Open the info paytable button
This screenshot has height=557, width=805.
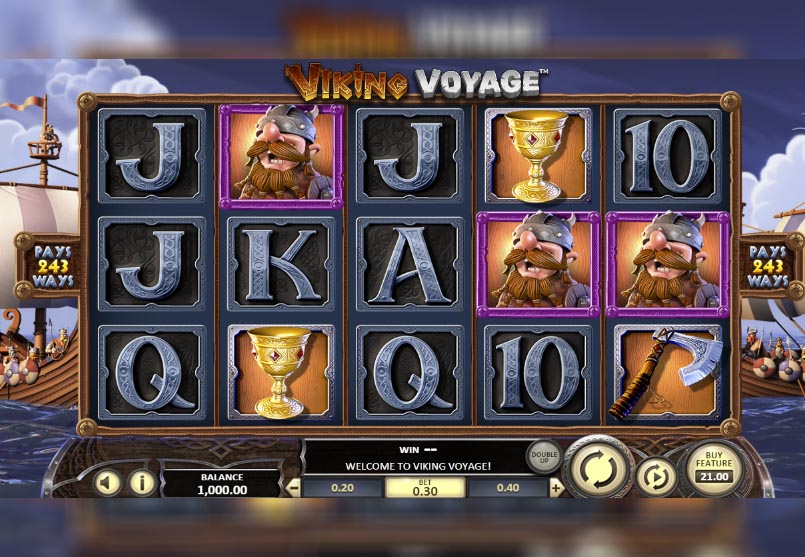click(x=141, y=484)
